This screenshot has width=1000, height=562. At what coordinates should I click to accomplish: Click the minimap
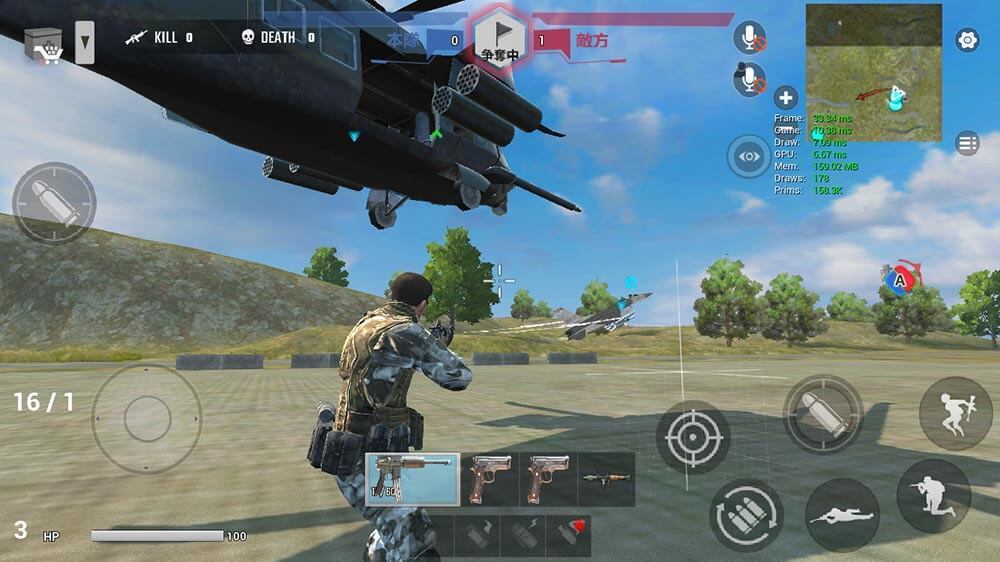pyautogui.click(x=873, y=72)
